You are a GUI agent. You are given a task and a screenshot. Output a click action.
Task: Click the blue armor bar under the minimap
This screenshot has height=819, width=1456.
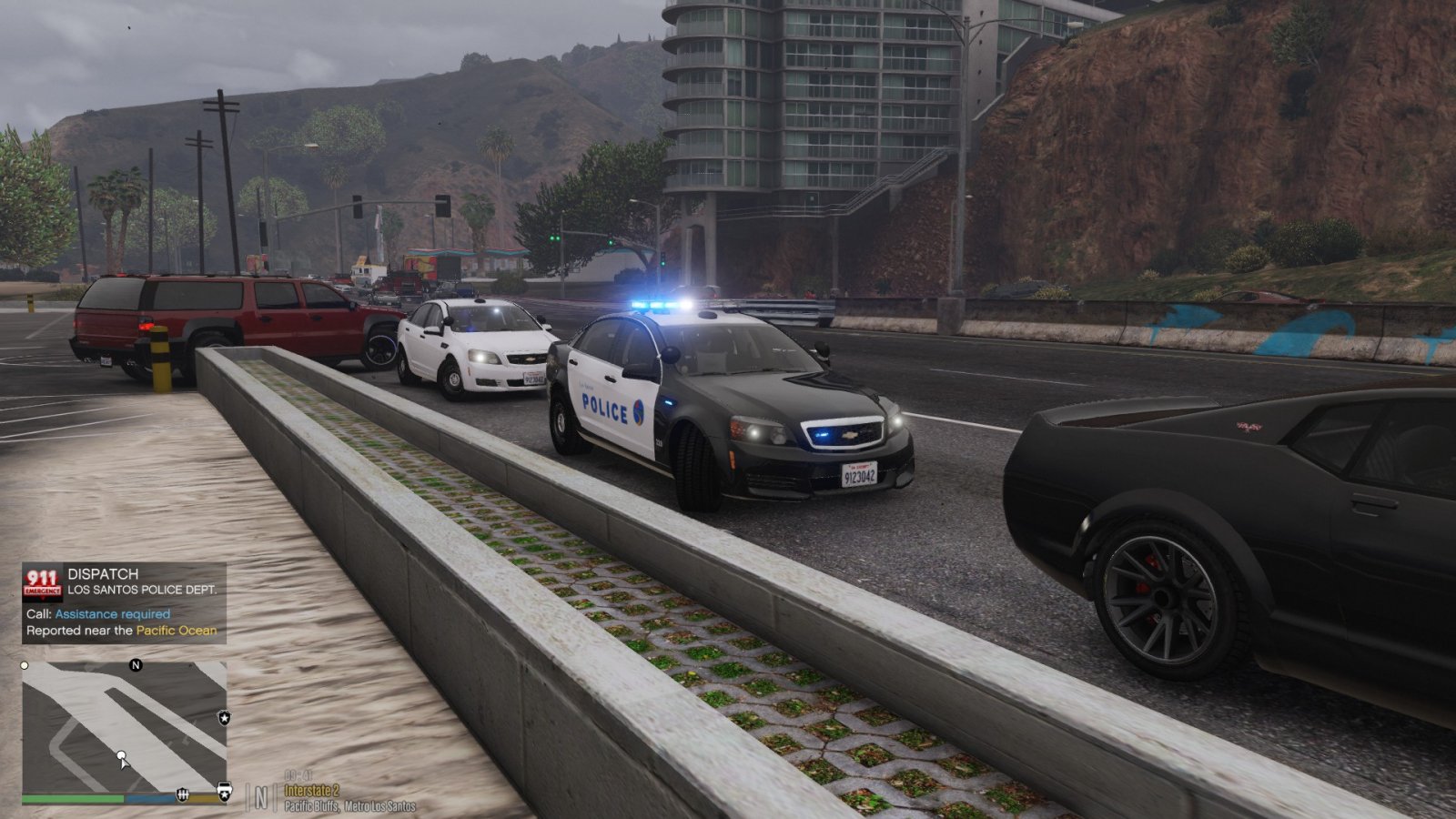tap(150, 798)
